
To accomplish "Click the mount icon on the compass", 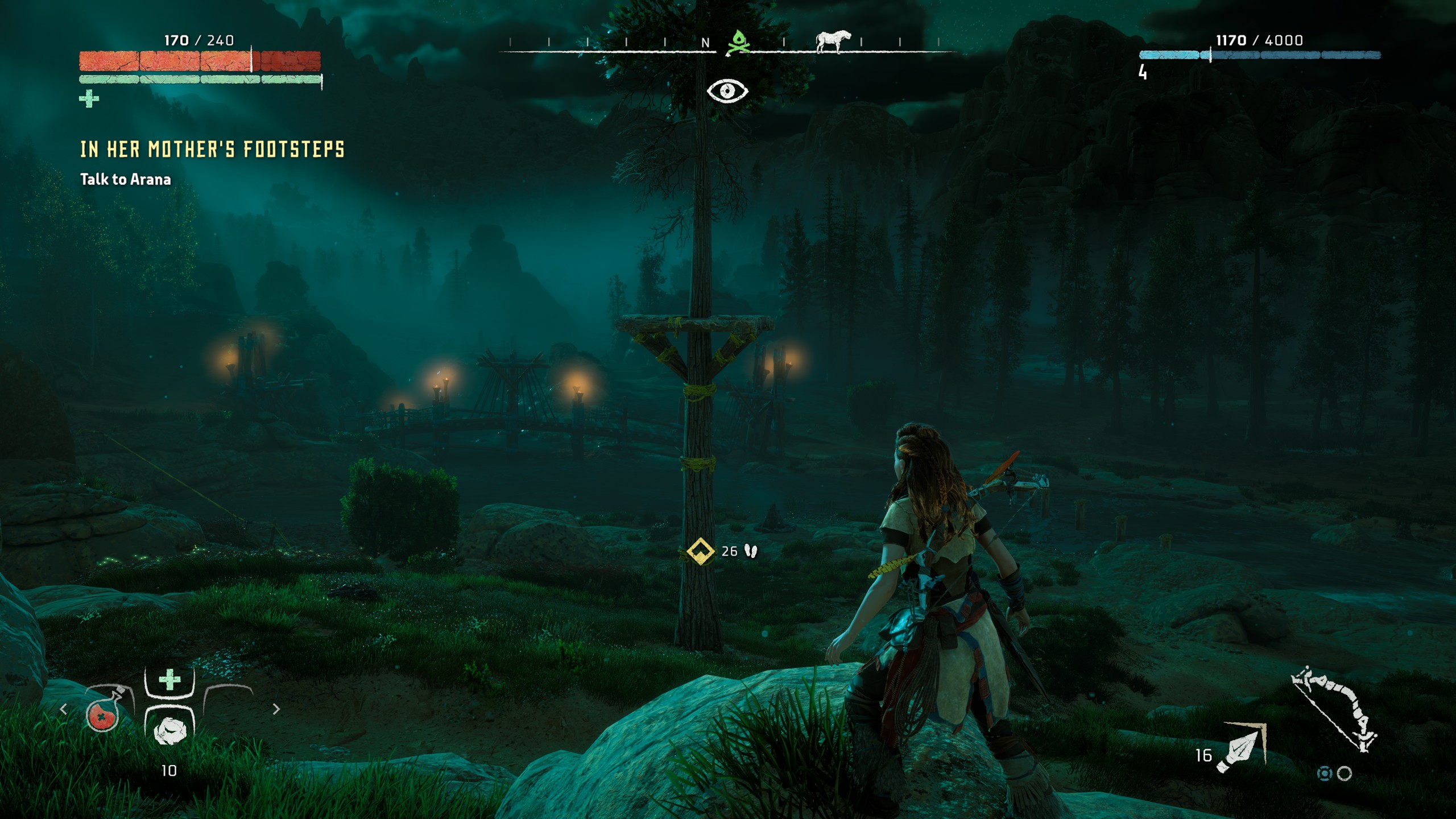I will (x=833, y=42).
